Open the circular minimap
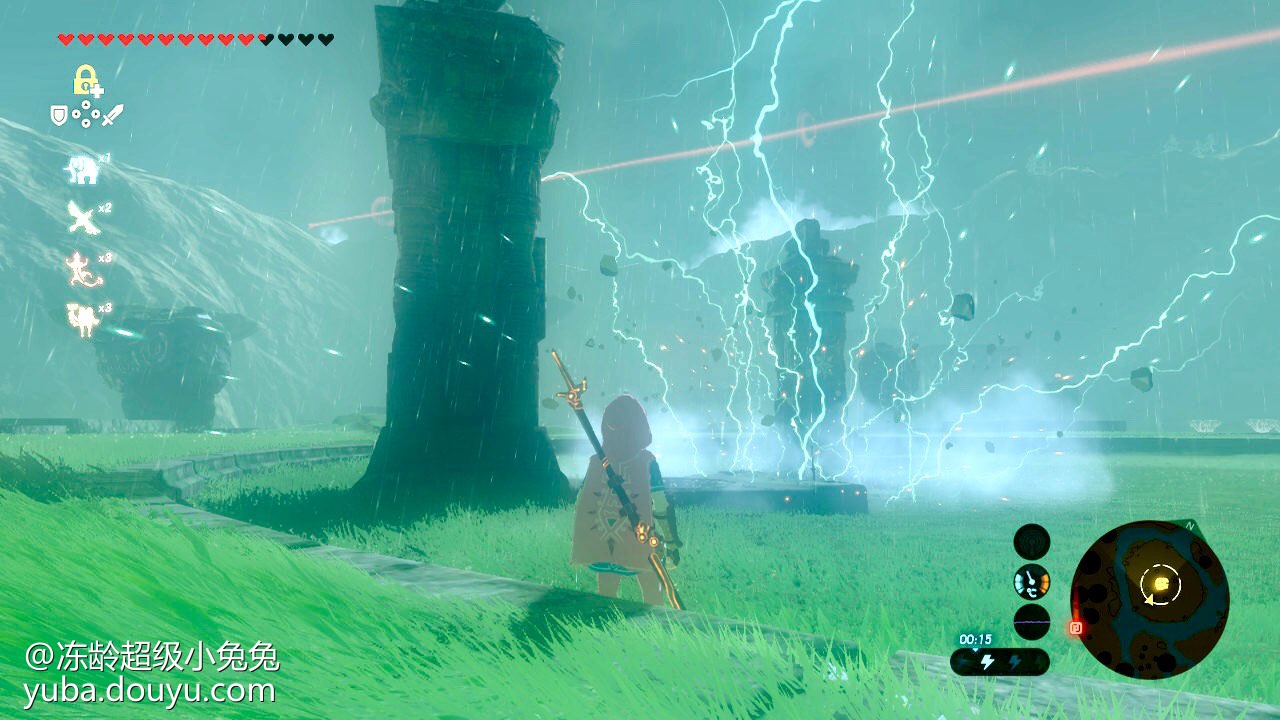Viewport: 1280px width, 720px height. pyautogui.click(x=1150, y=598)
